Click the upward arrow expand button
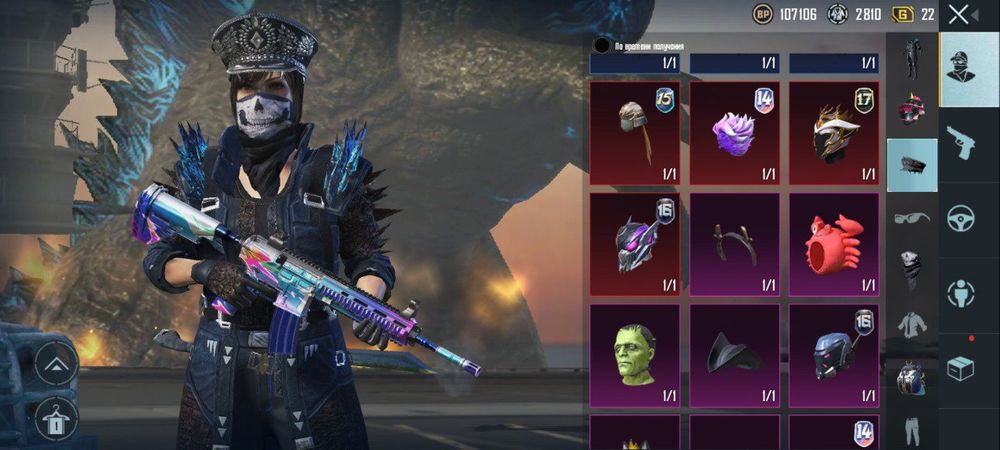Screen dimensions: 1000x450 click(x=56, y=364)
